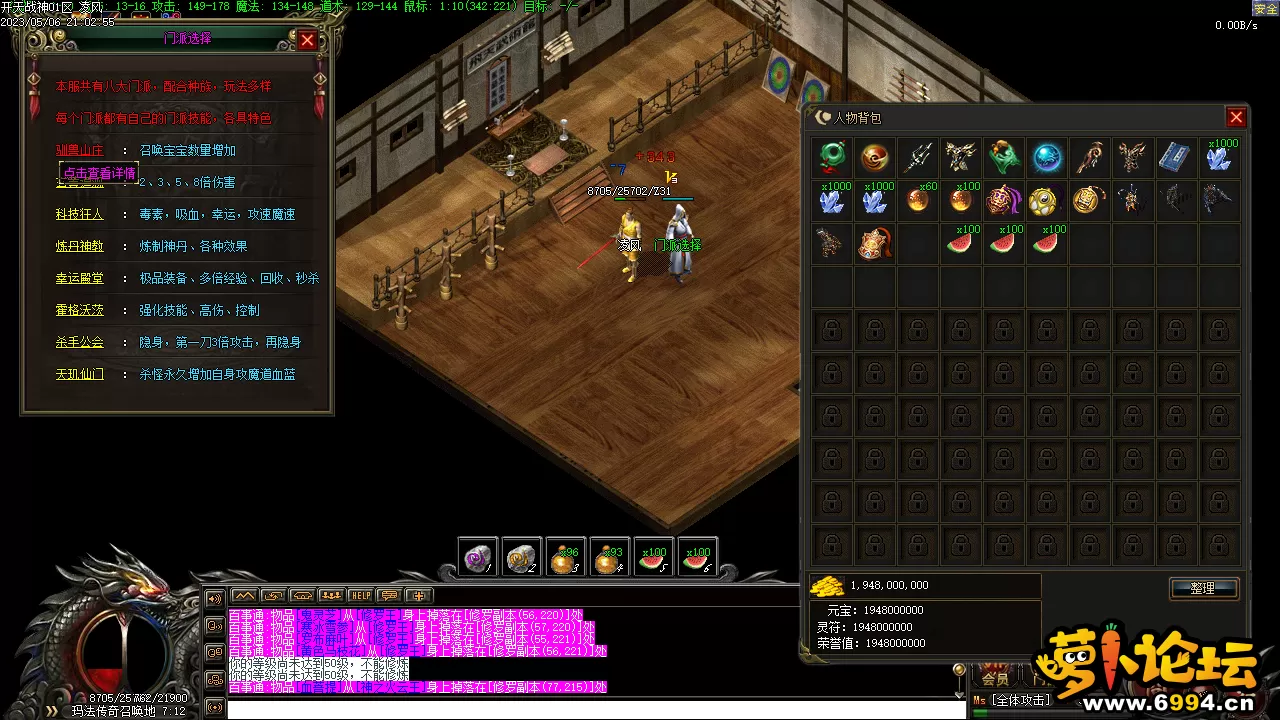
Task: Click the chat text input box
Action: 590,709
